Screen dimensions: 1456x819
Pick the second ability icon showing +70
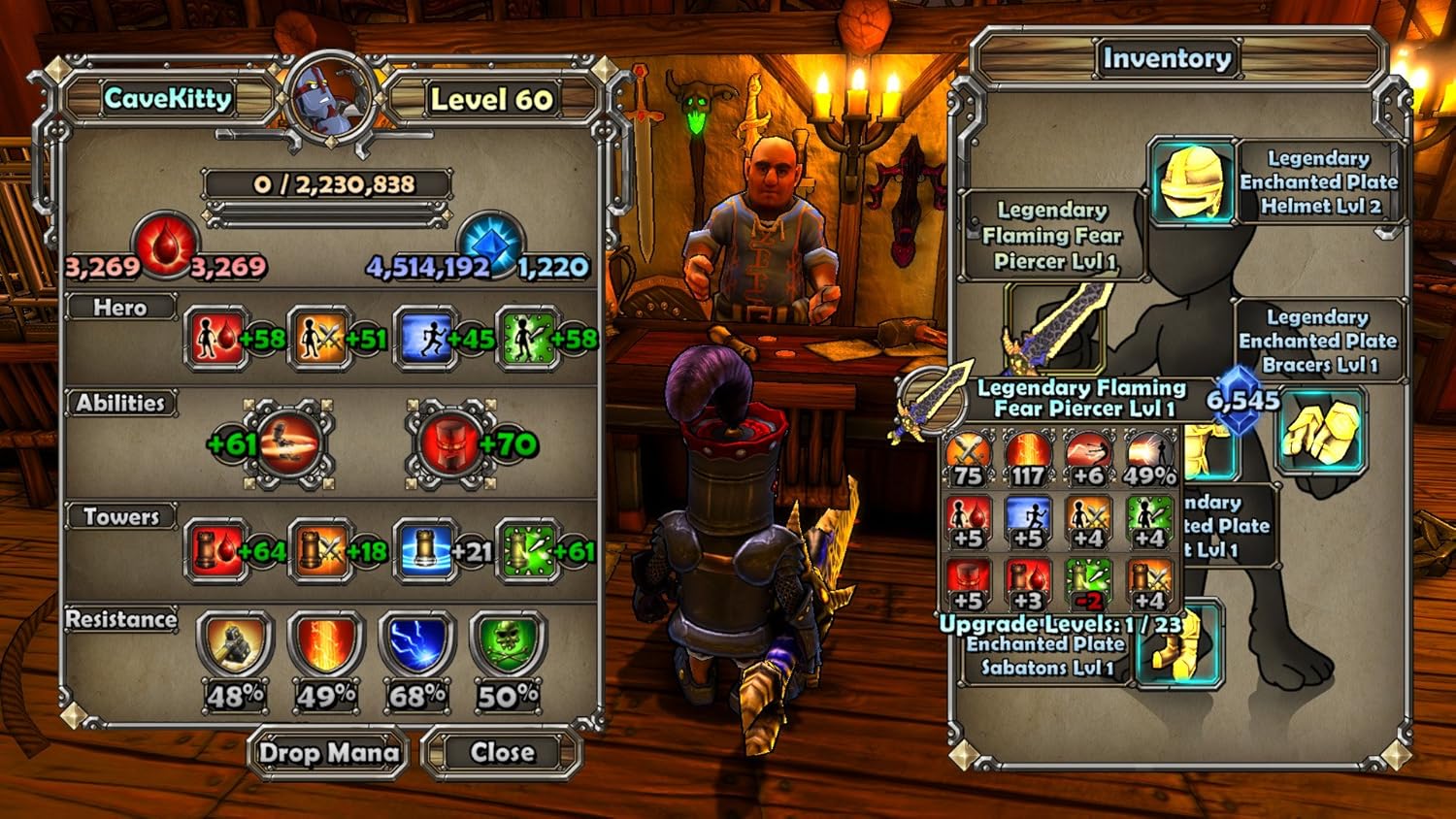(x=449, y=444)
